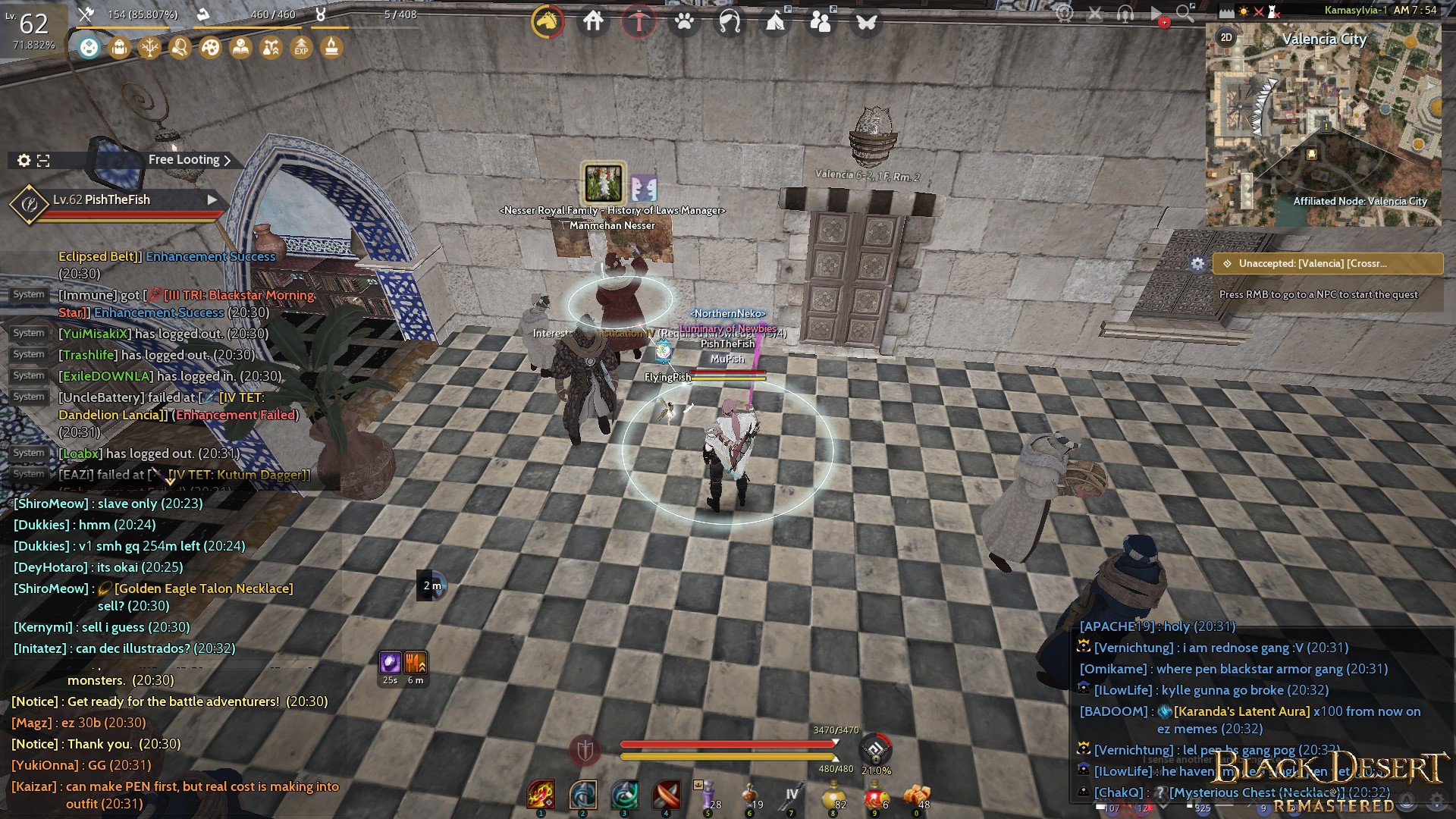Open the camp tent icon
Image resolution: width=1456 pixels, height=819 pixels.
(774, 22)
